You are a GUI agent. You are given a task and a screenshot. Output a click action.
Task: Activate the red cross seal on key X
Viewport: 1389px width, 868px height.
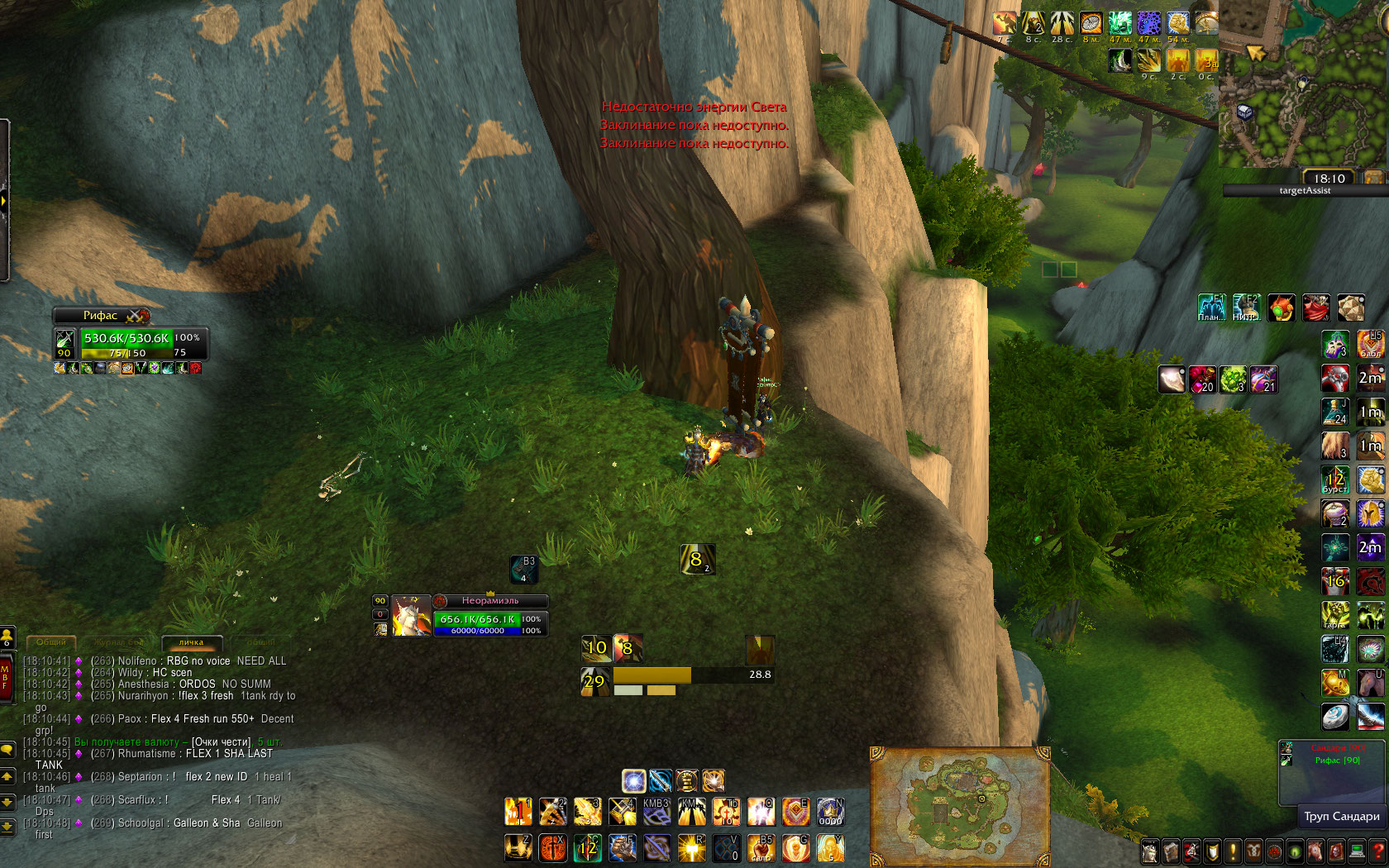pos(553,847)
